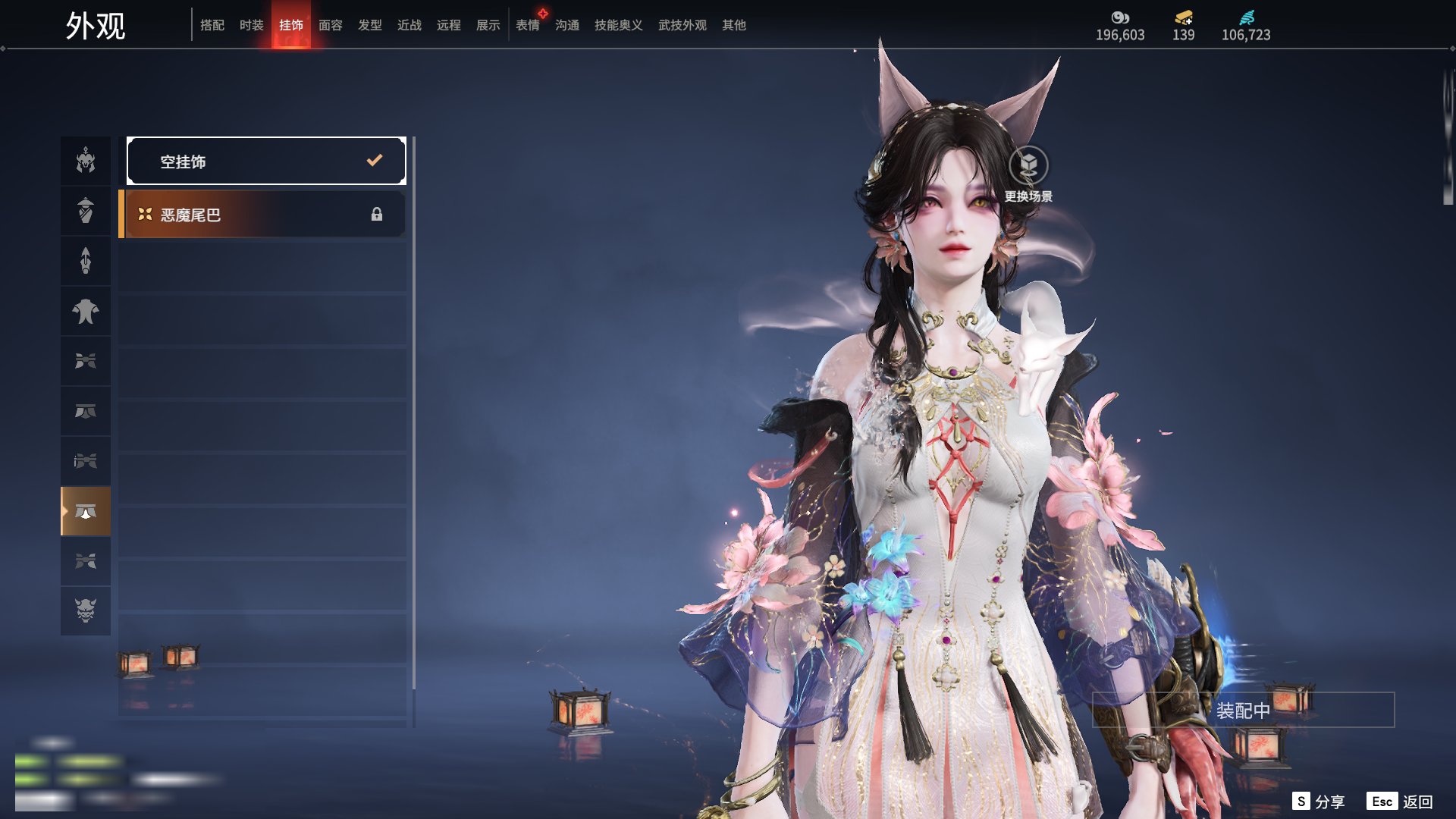Switch to the 表情 emote tab

pos(528,25)
